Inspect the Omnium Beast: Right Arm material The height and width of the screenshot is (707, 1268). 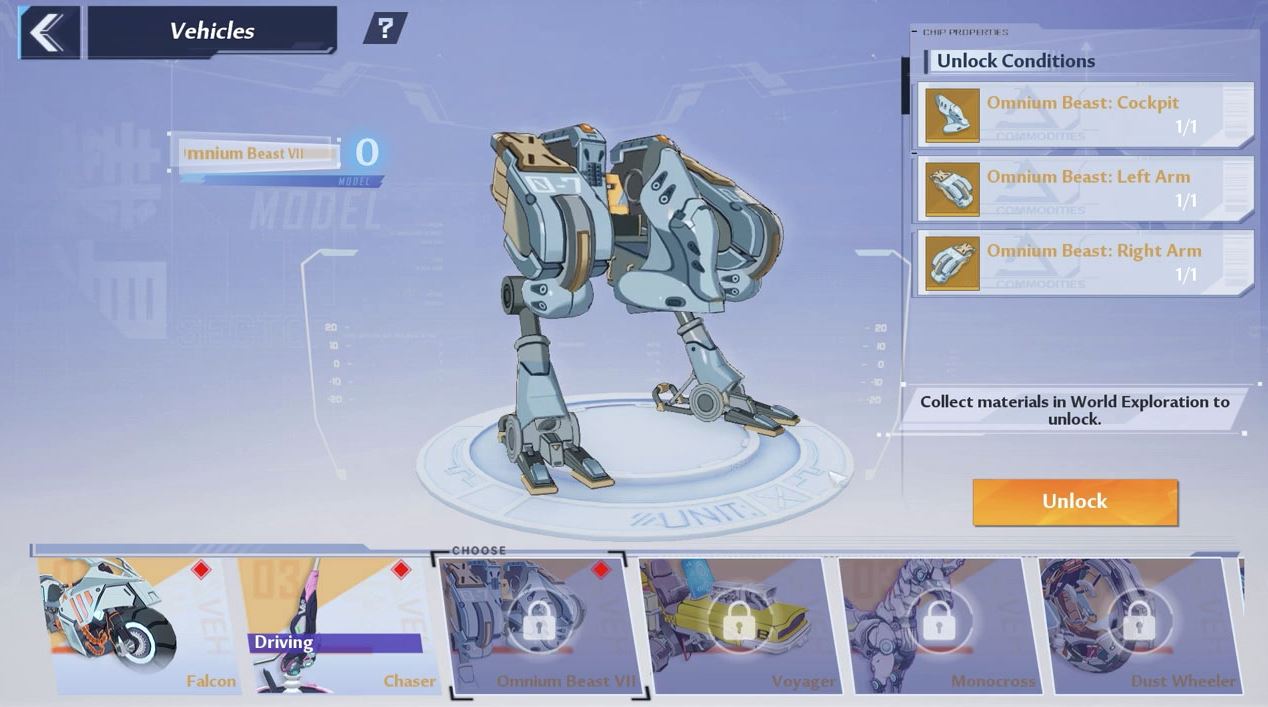(1085, 263)
